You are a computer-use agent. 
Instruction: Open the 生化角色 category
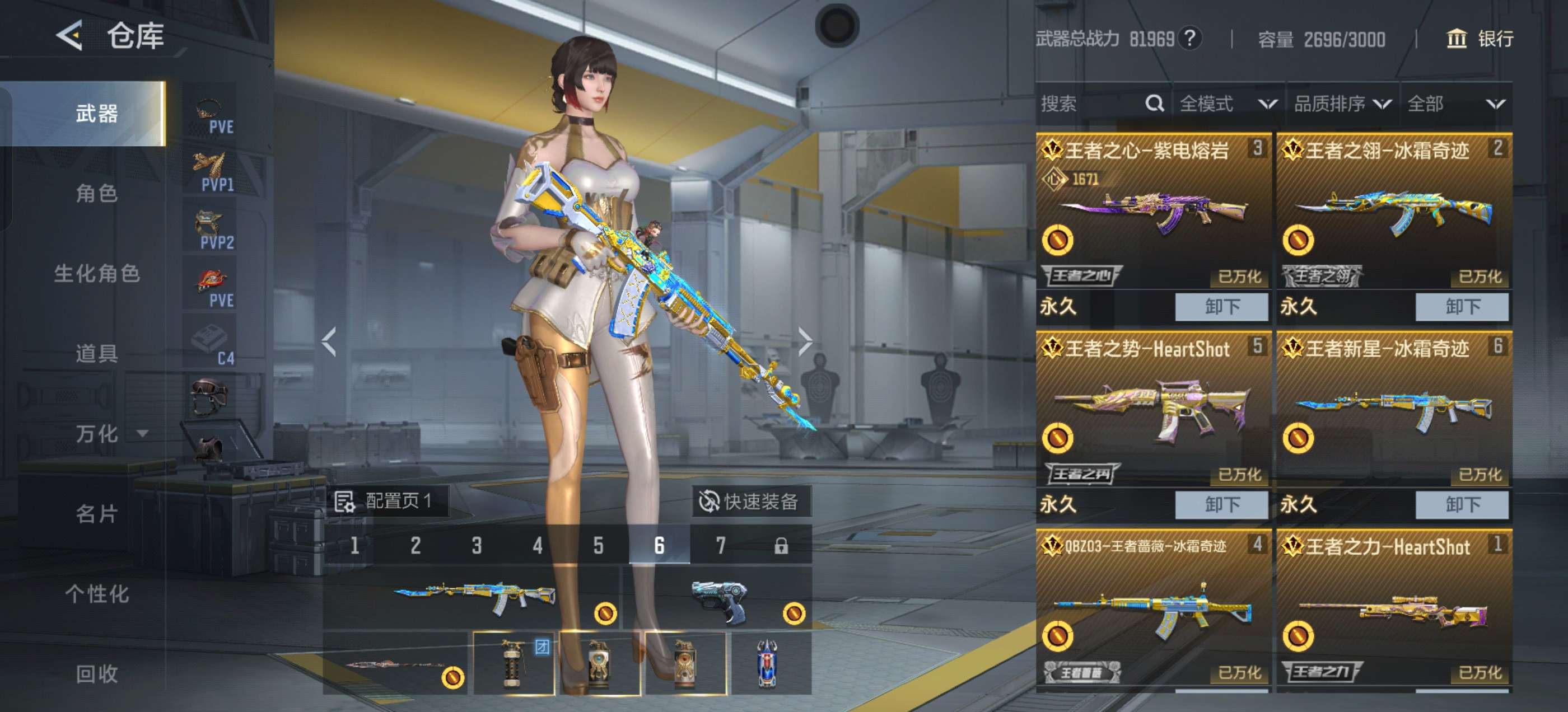(x=97, y=274)
